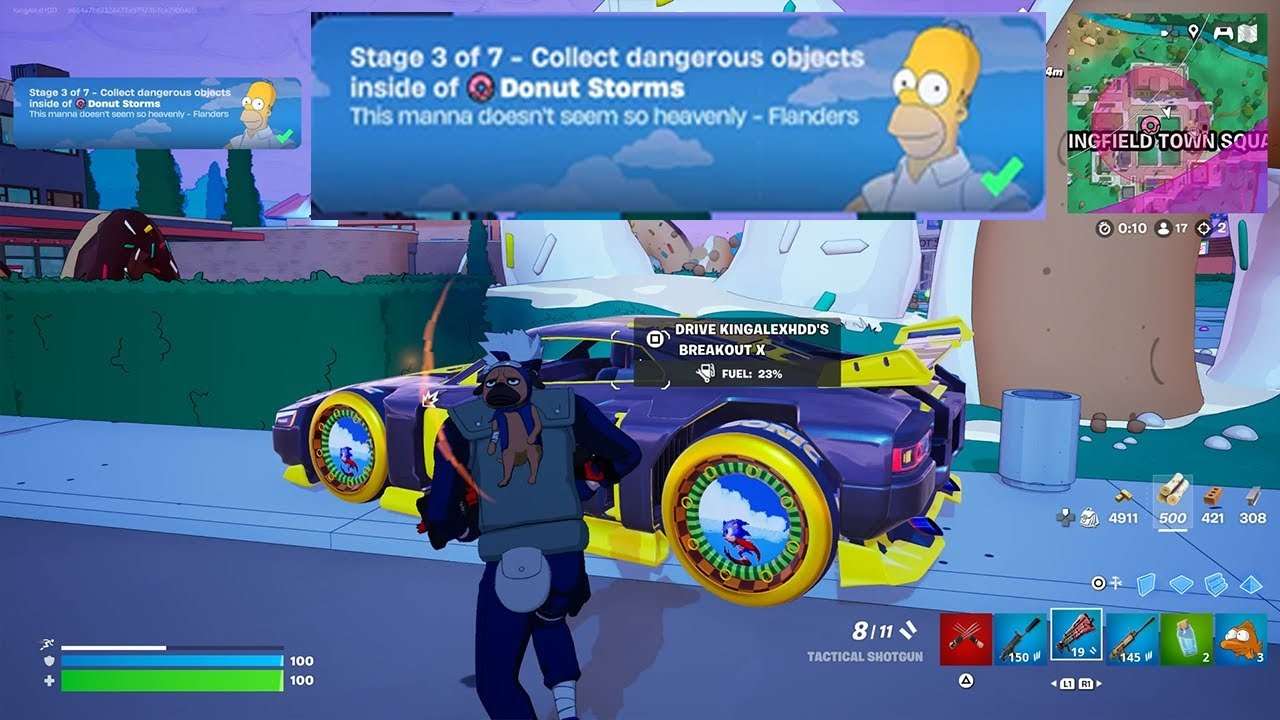Select the map pin marker icon

pyautogui.click(x=1193, y=32)
